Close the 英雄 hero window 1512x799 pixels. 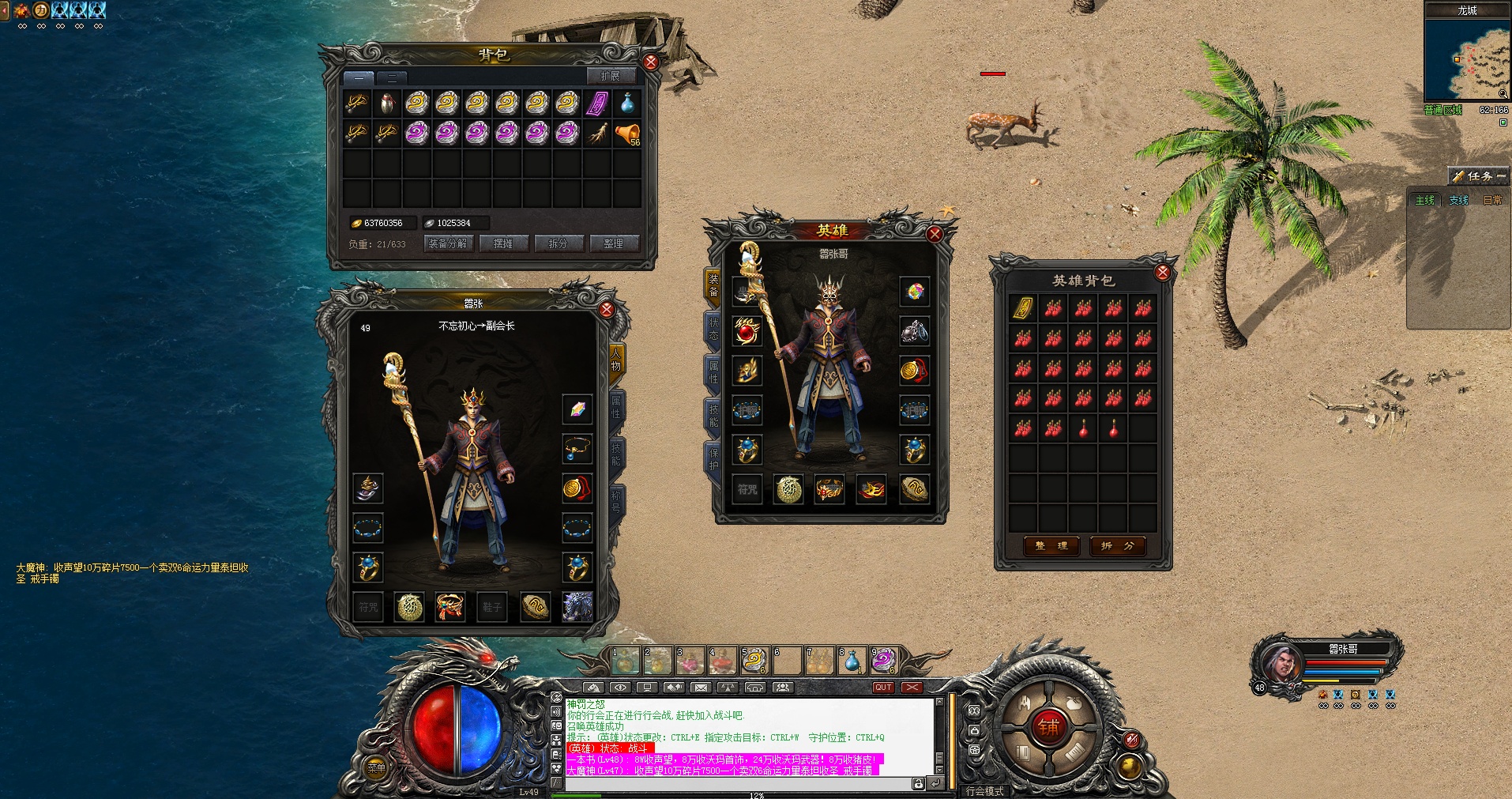[935, 234]
